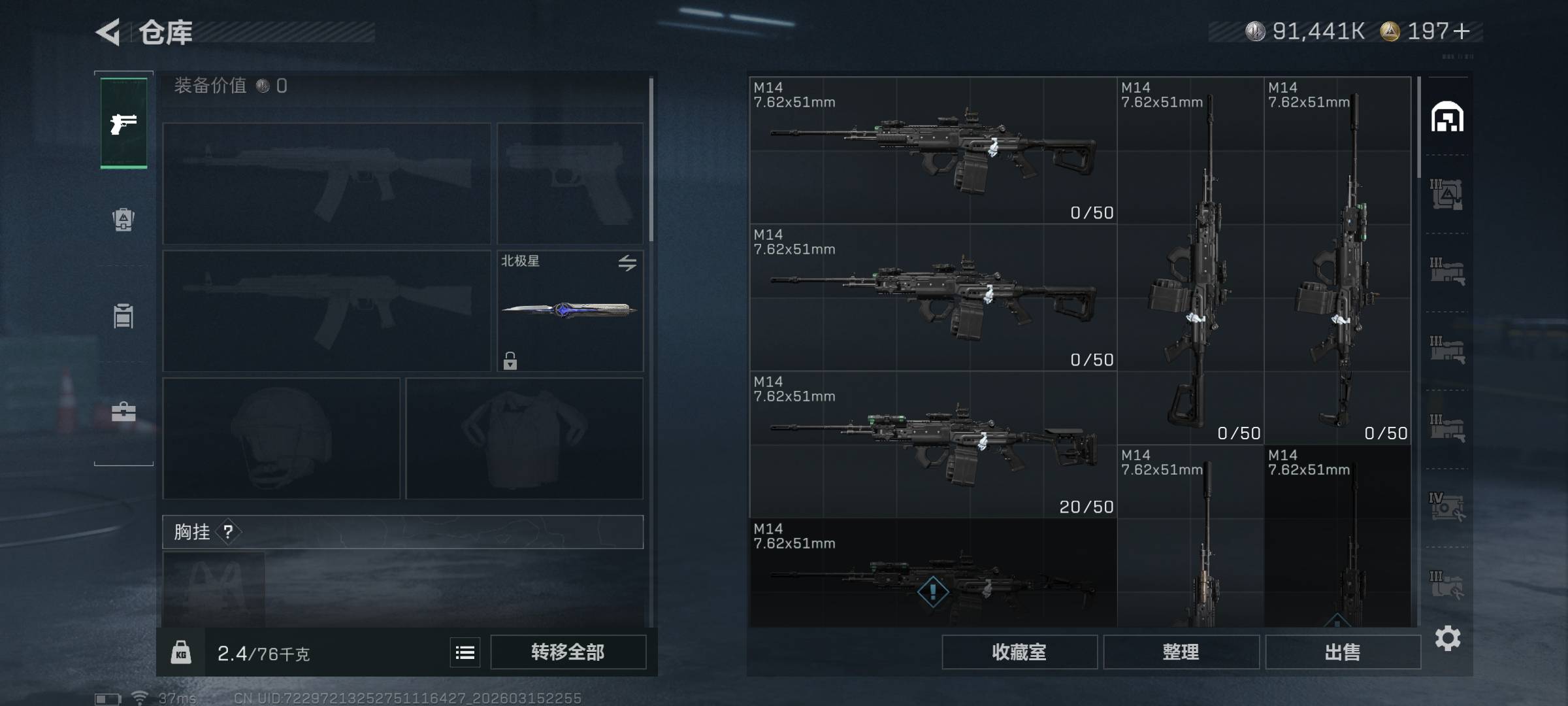Add currency with the plus button
Viewport: 1568px width, 706px height.
1462,31
